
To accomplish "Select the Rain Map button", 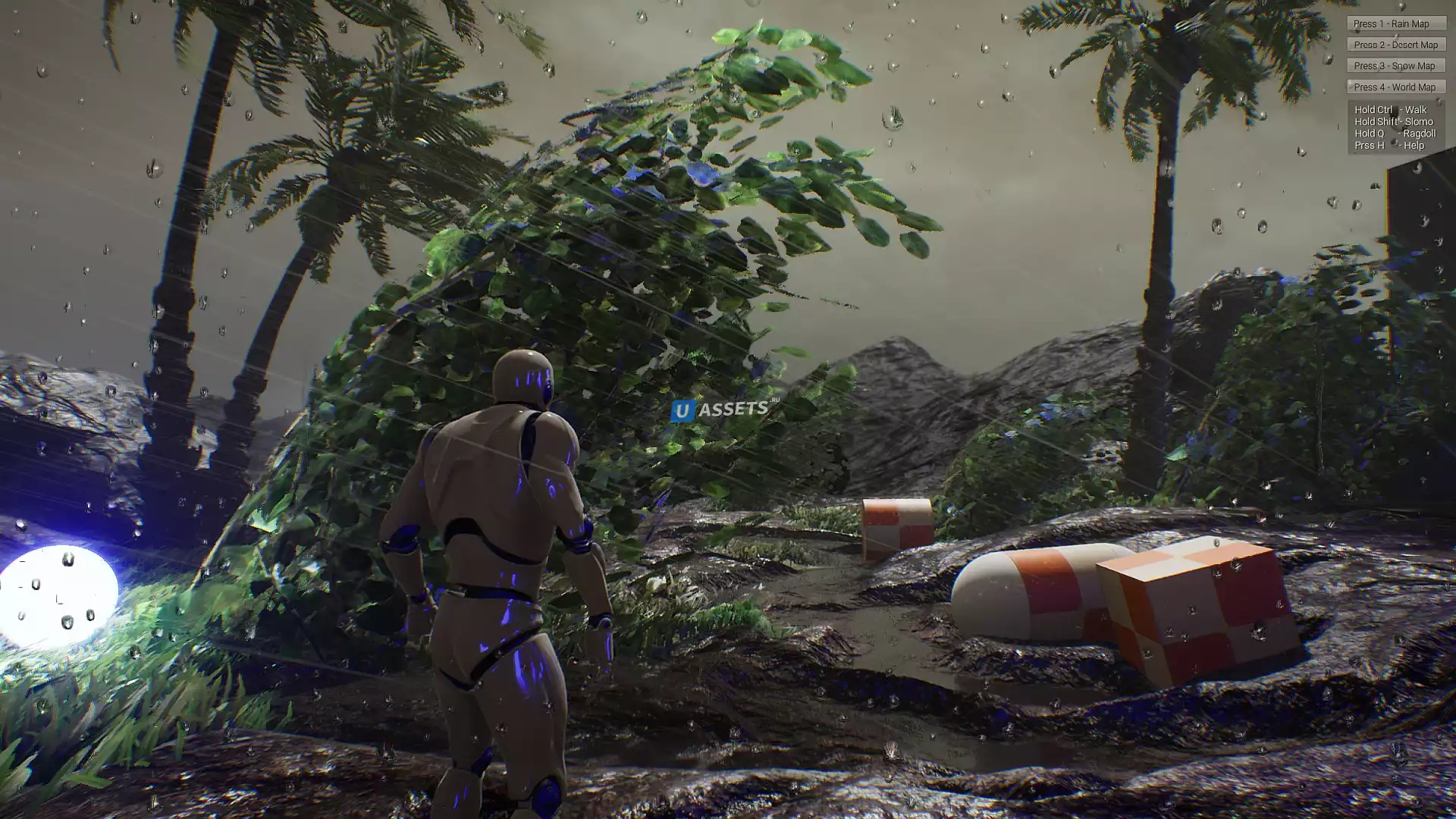I will tap(1395, 24).
